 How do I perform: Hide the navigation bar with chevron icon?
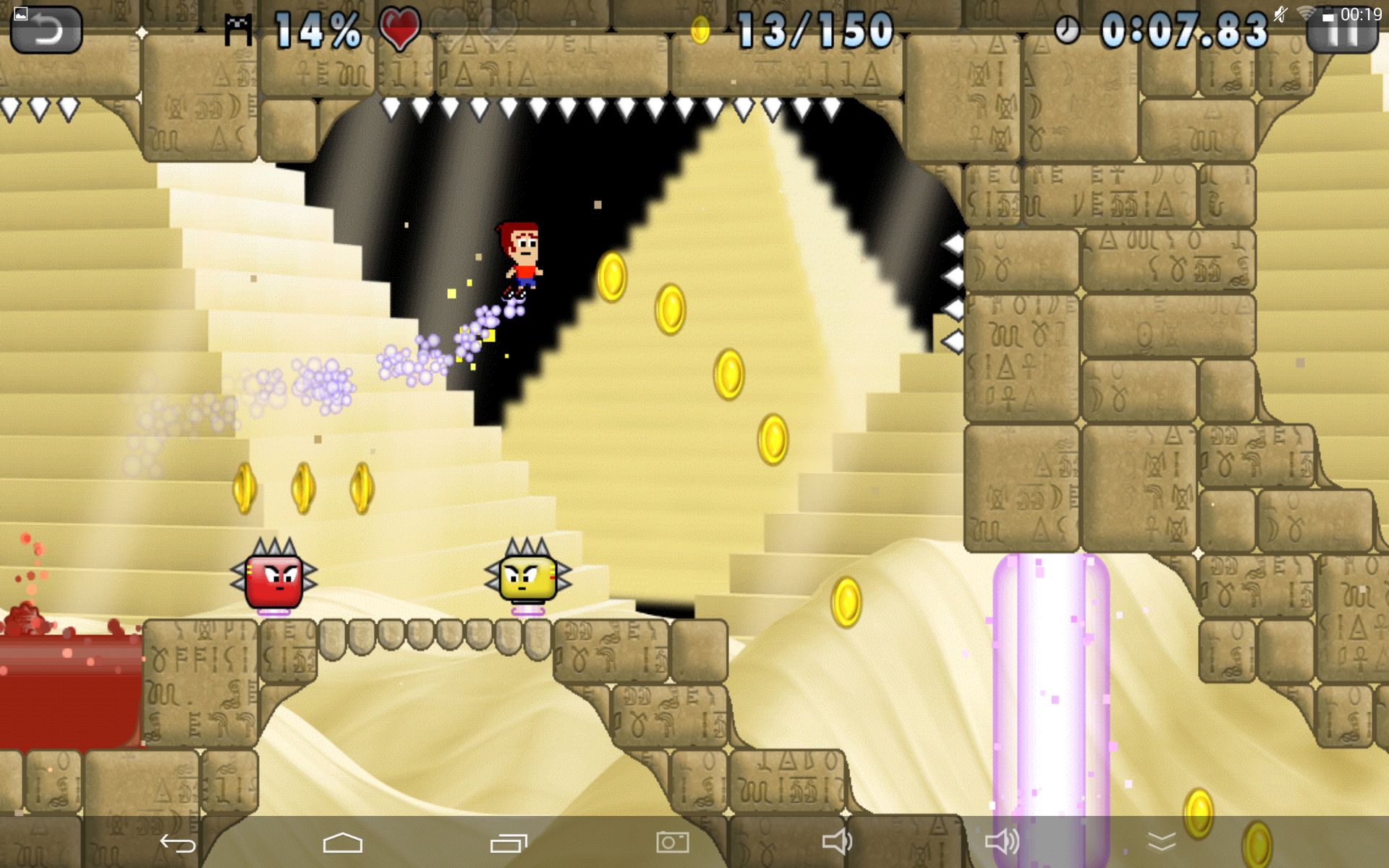pyautogui.click(x=1162, y=842)
